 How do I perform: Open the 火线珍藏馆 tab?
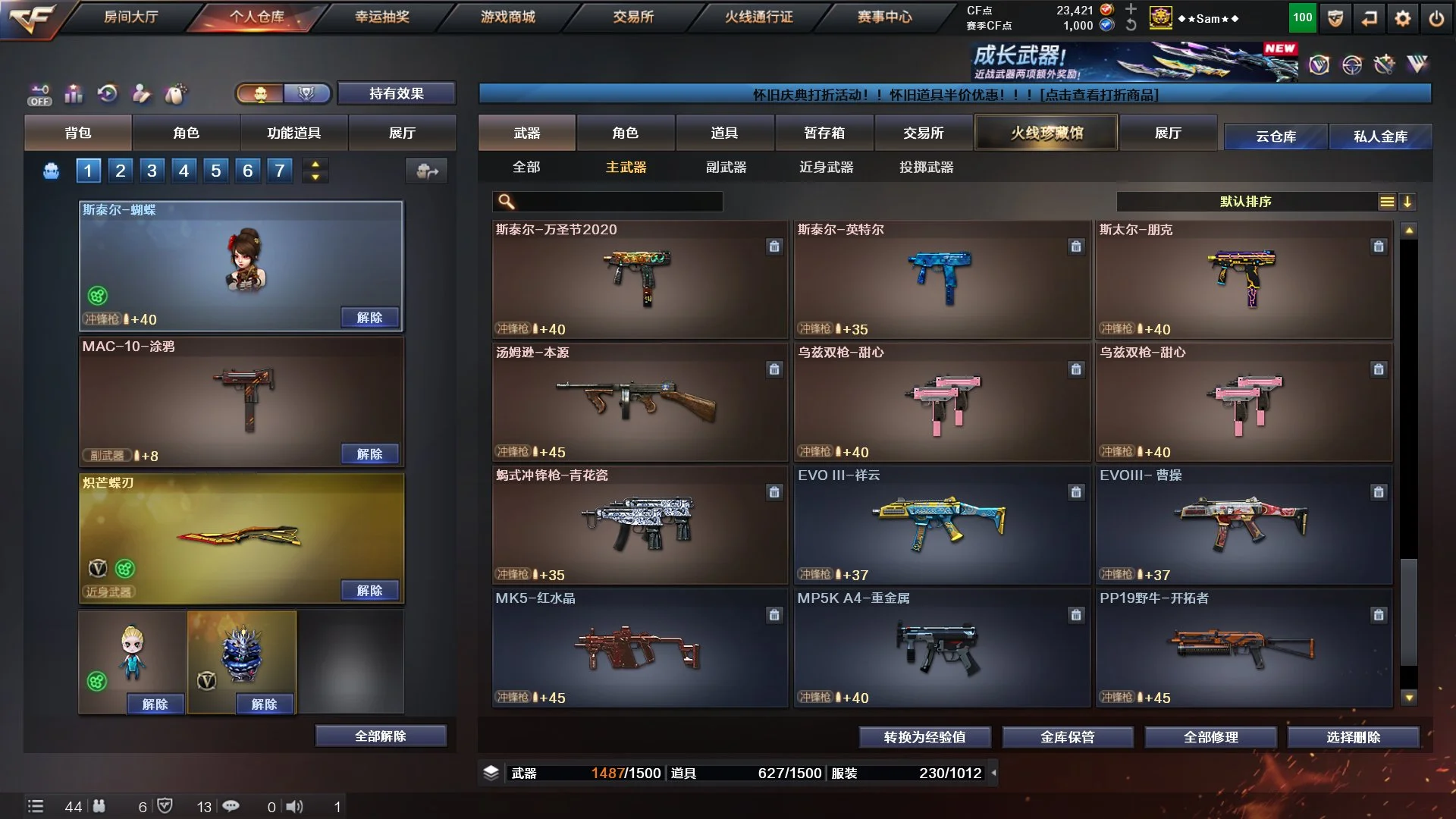point(1046,133)
